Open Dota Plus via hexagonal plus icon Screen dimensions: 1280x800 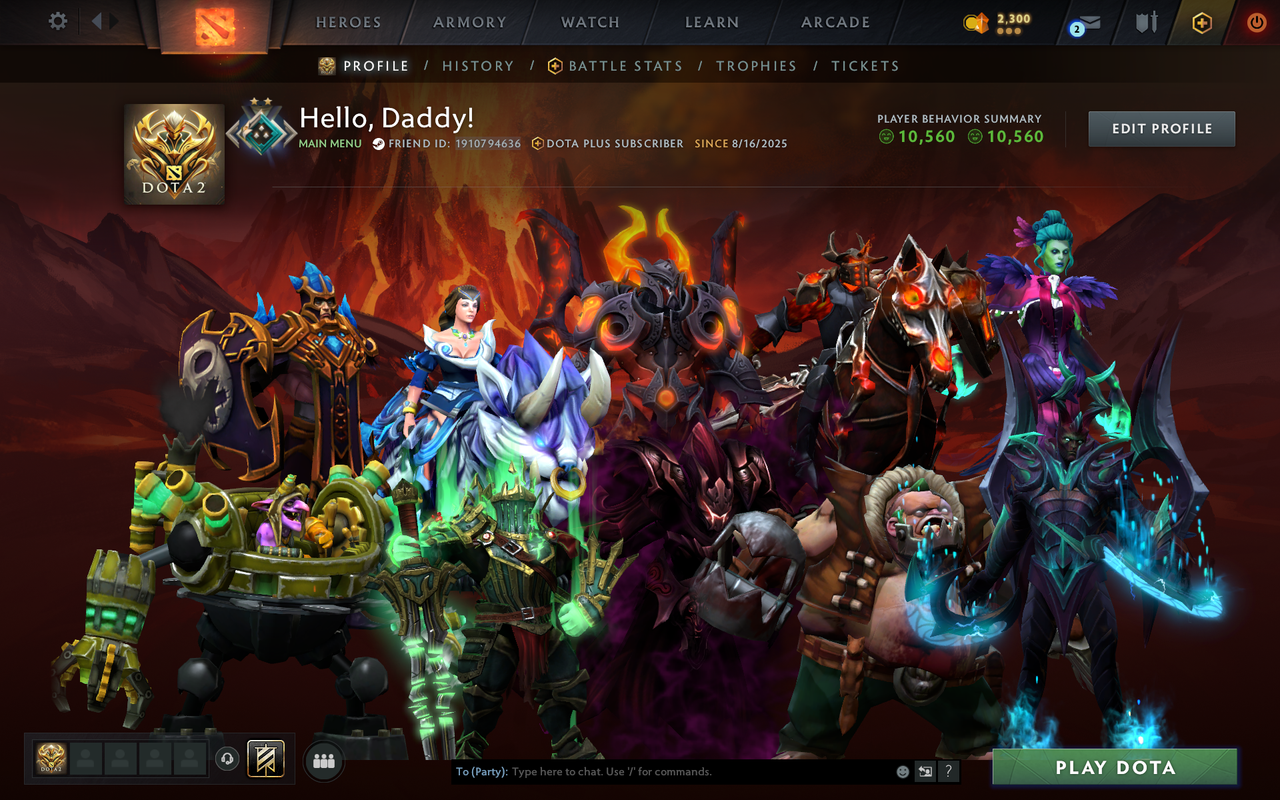(x=1200, y=21)
